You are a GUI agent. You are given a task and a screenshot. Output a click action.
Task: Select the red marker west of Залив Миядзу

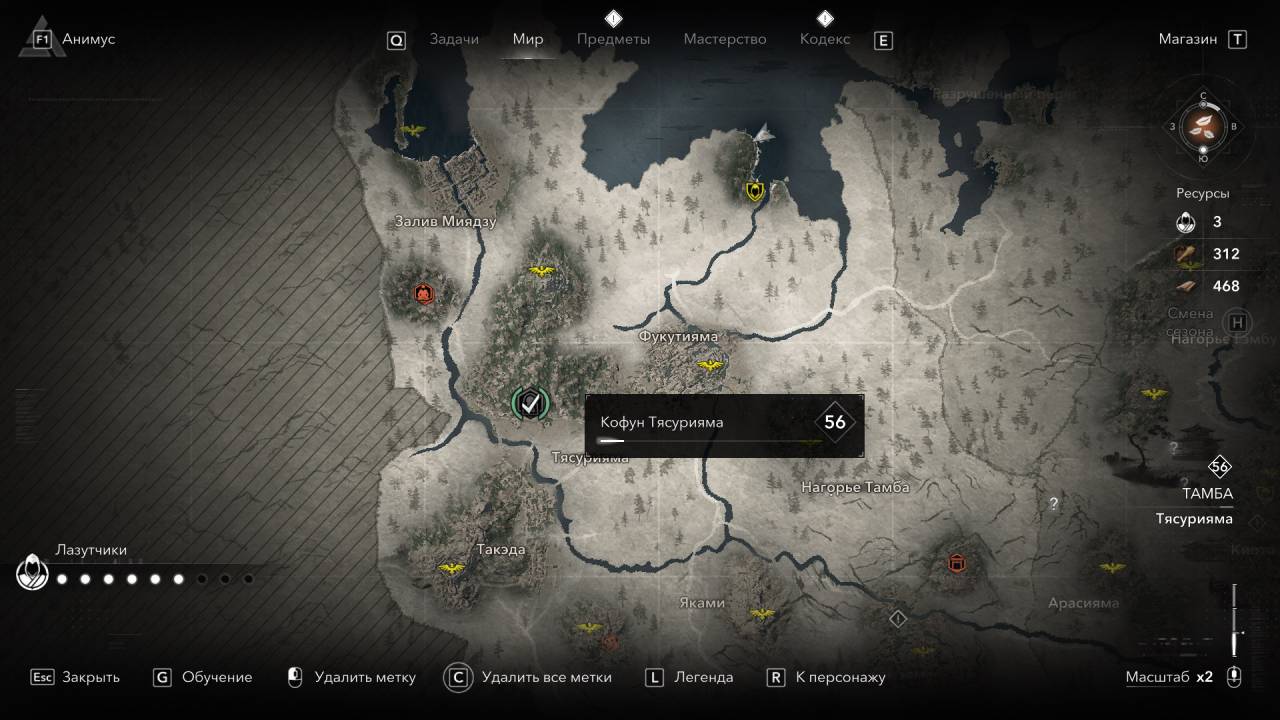(424, 293)
